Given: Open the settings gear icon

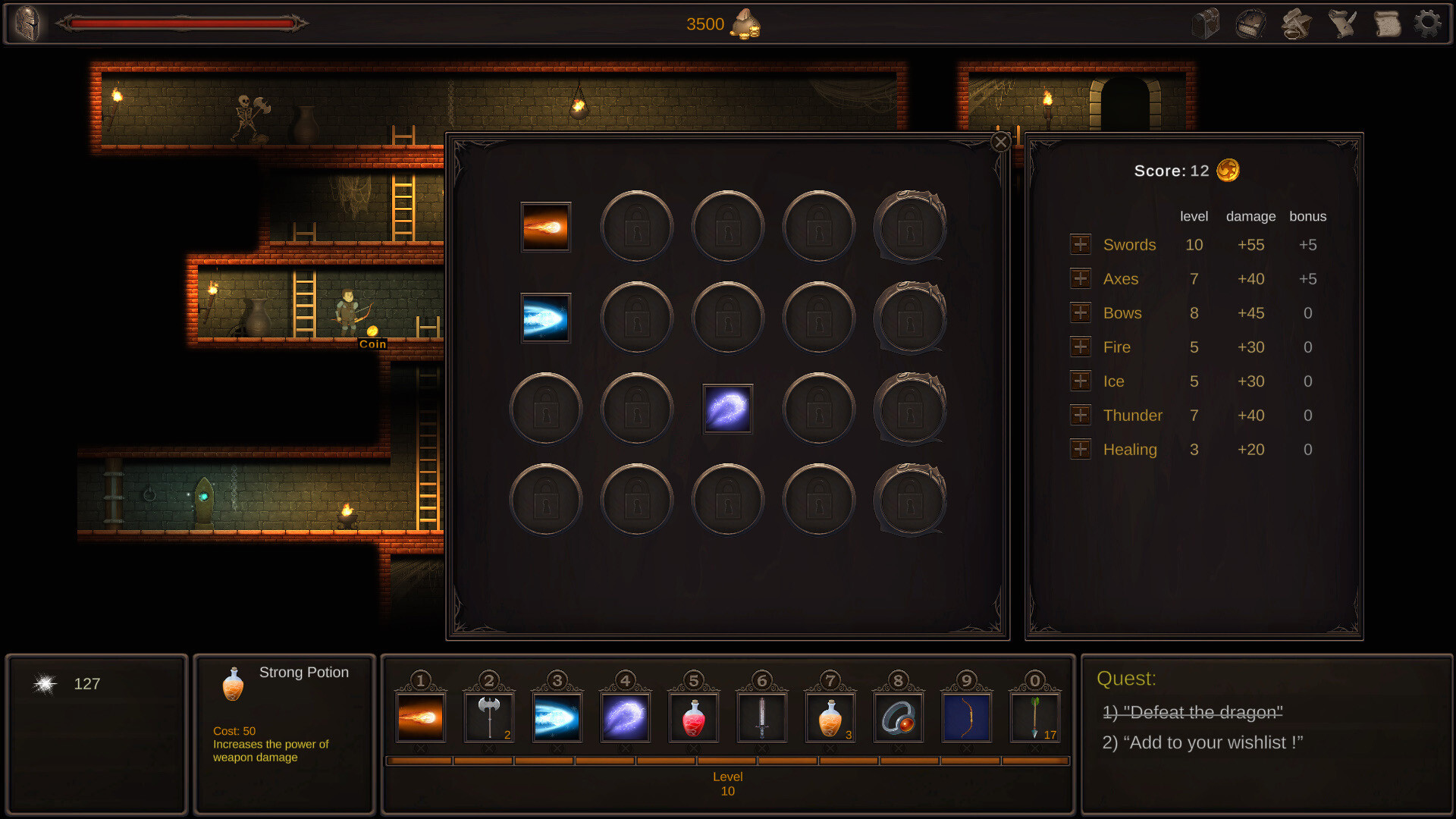Looking at the screenshot, I should click(1429, 24).
